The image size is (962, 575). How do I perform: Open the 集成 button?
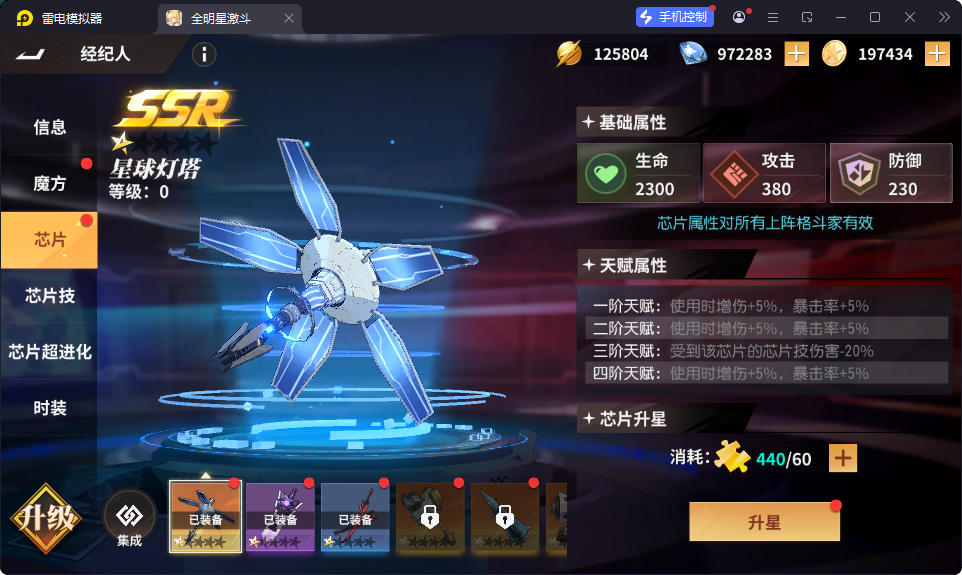pyautogui.click(x=129, y=519)
